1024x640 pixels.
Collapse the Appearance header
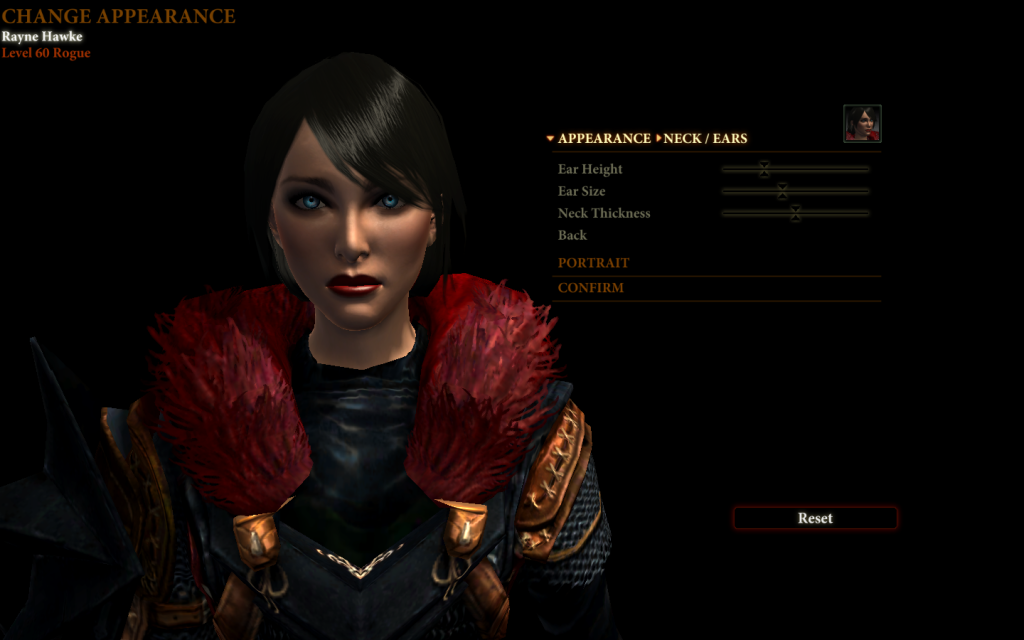(598, 138)
